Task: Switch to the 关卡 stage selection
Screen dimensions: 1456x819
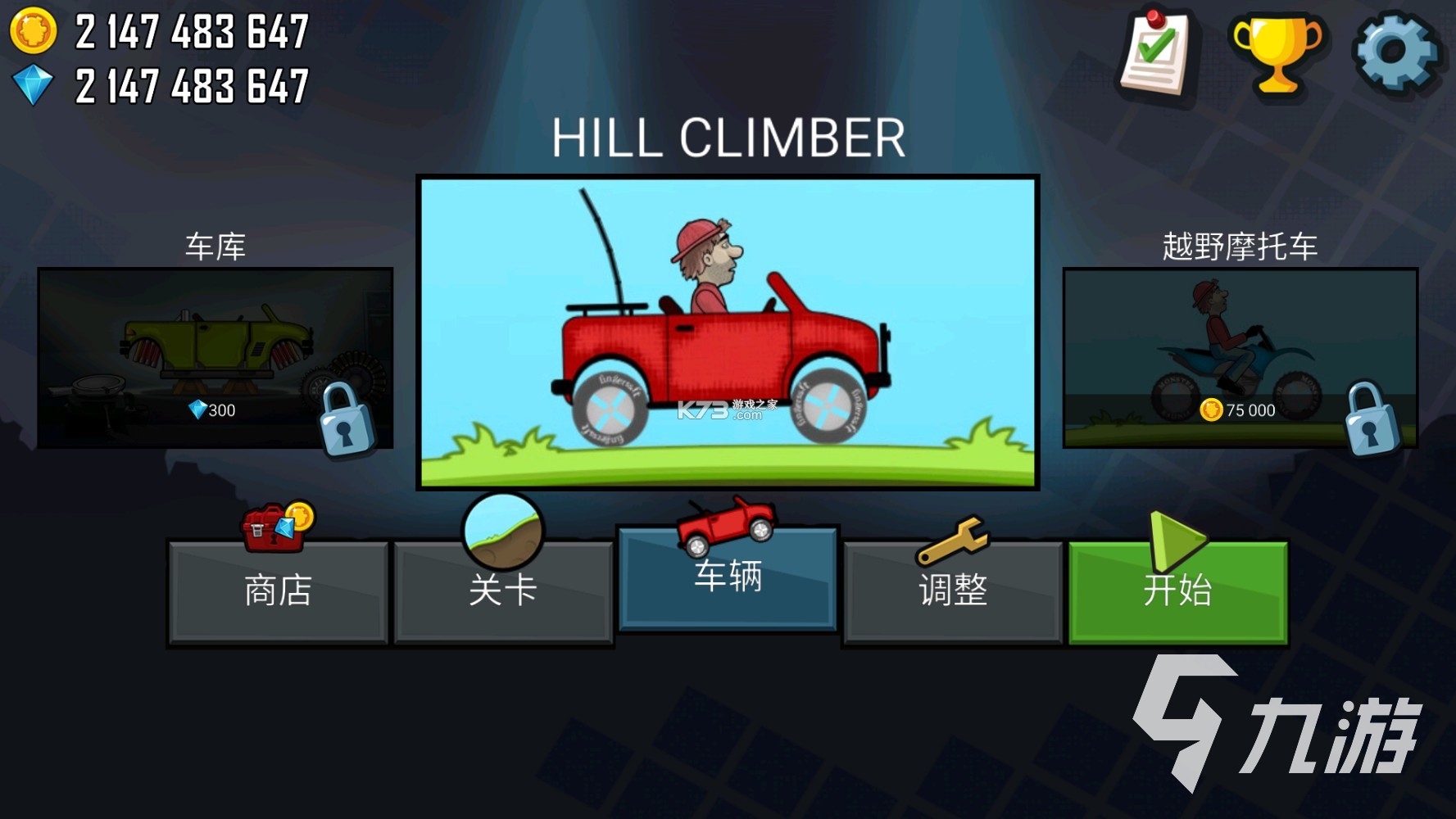Action: [x=503, y=591]
